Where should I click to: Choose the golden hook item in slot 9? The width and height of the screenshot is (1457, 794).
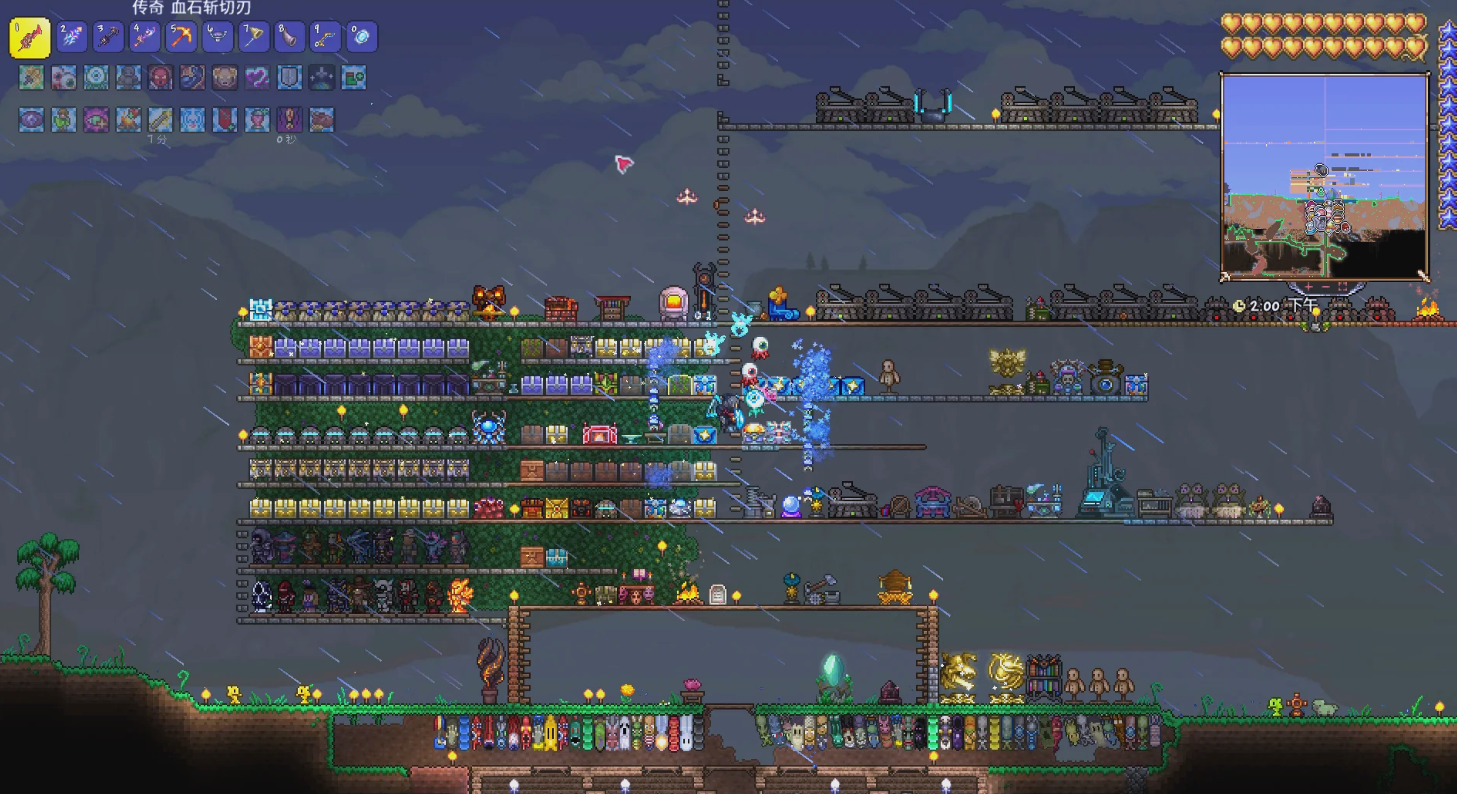(x=325, y=37)
